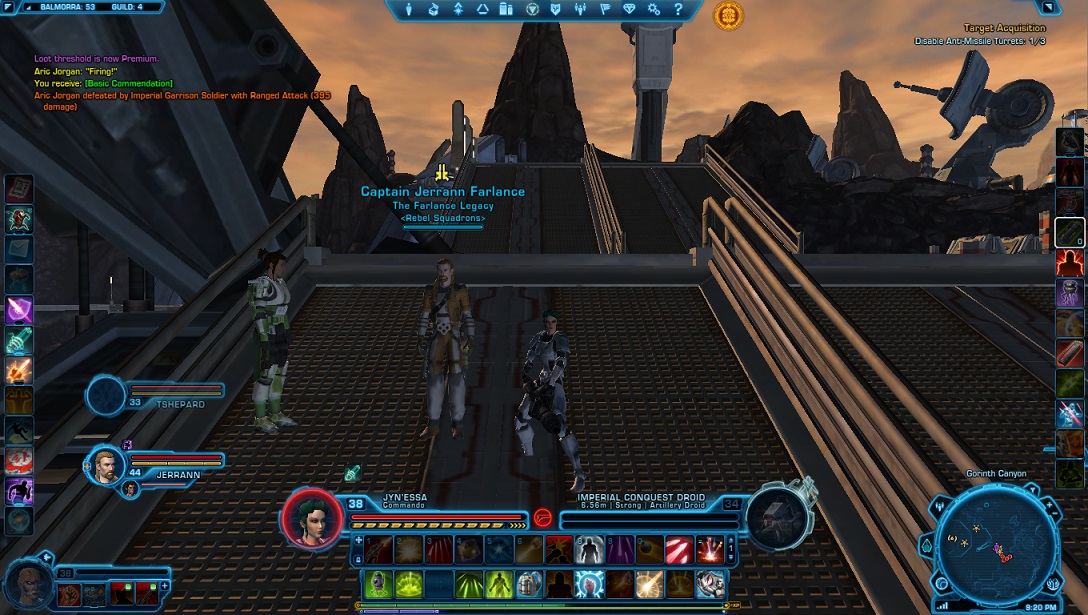The height and width of the screenshot is (615, 1088).
Task: Select Jyn'essa's player portrait
Action: [311, 518]
